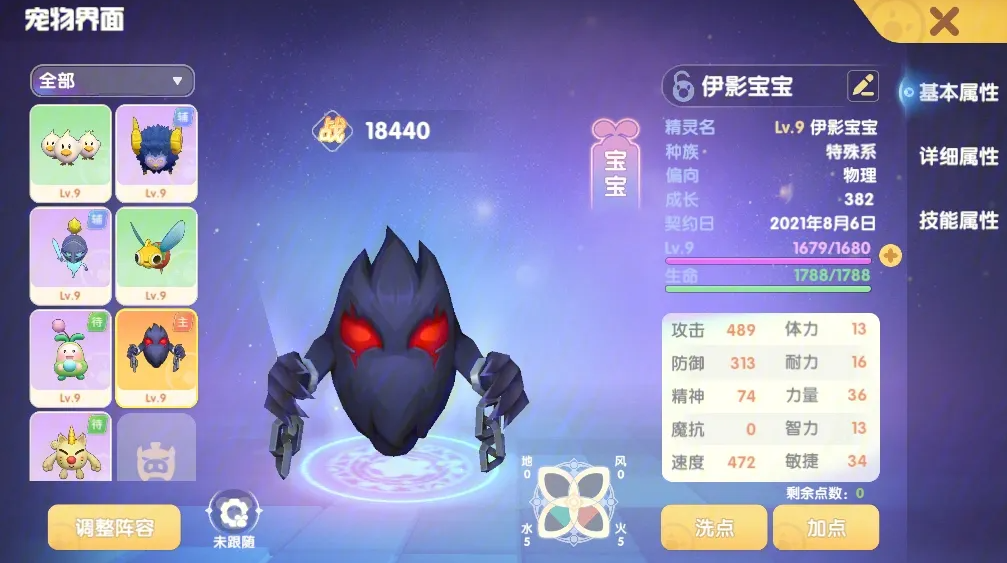This screenshot has height=563, width=1007.
Task: Edit the pet name with pencil icon
Action: coord(862,86)
